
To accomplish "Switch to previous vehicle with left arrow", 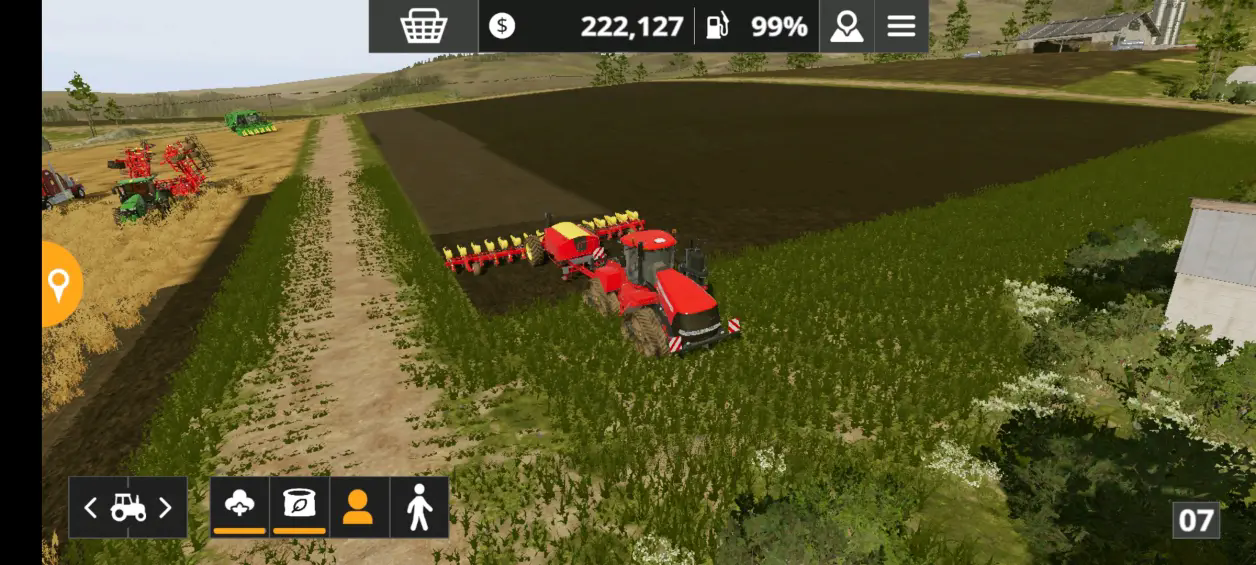I will click(x=90, y=508).
